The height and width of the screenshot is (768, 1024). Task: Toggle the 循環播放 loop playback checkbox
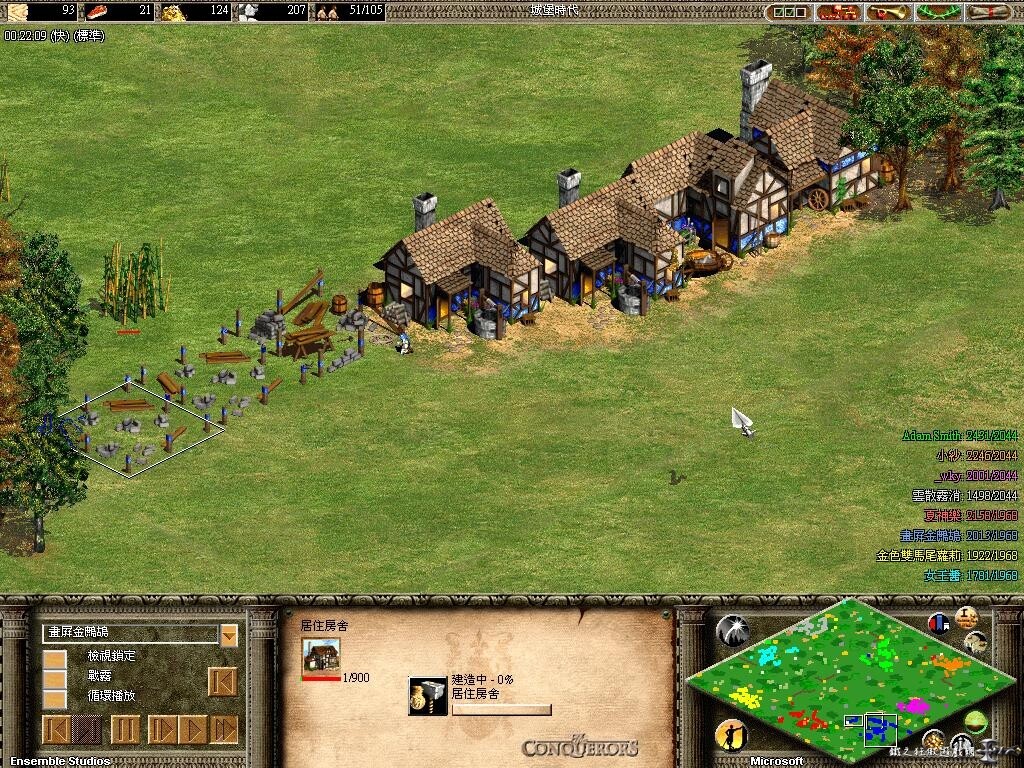click(x=54, y=698)
